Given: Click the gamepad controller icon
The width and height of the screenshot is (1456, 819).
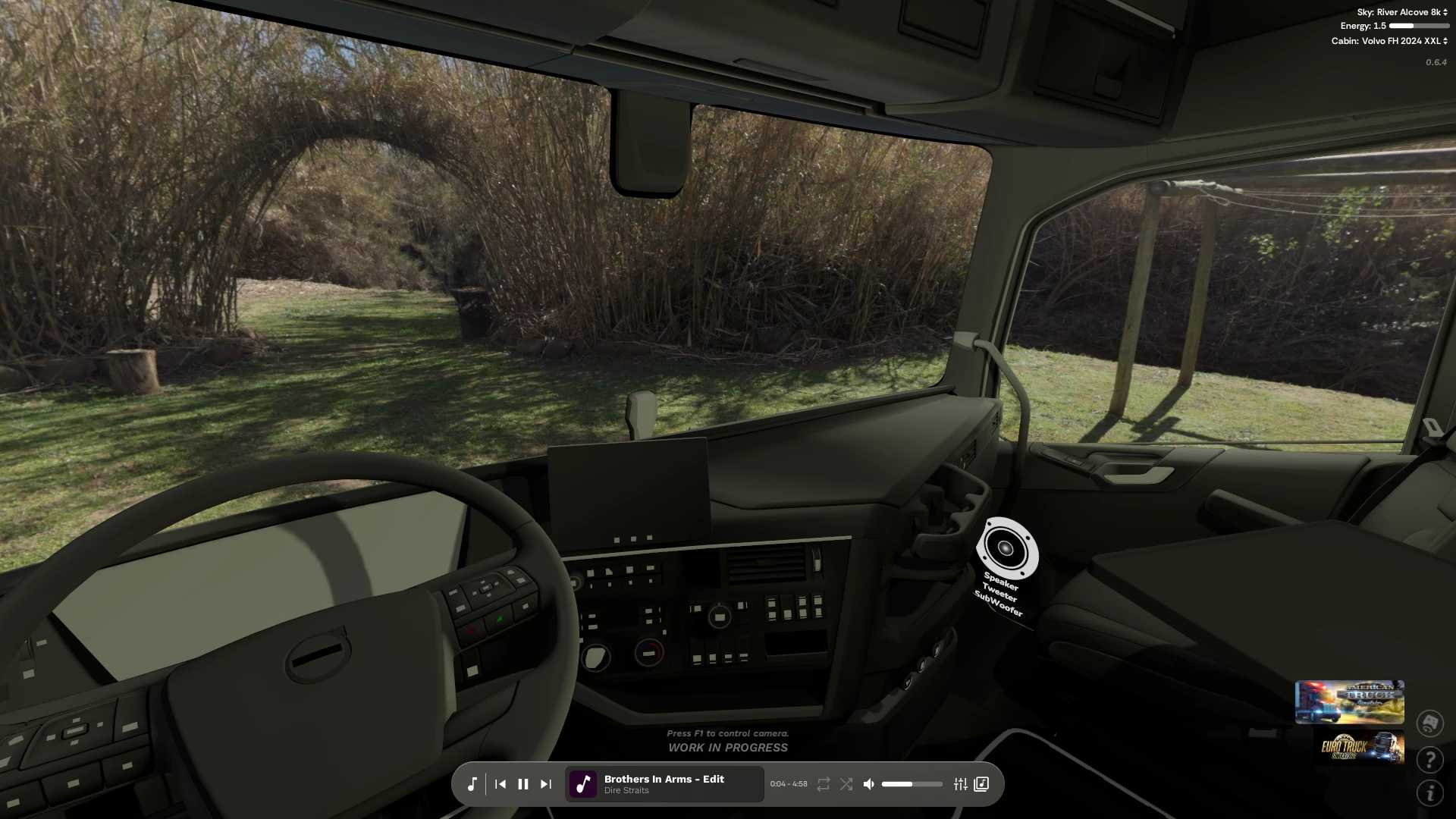Looking at the screenshot, I should [1432, 722].
